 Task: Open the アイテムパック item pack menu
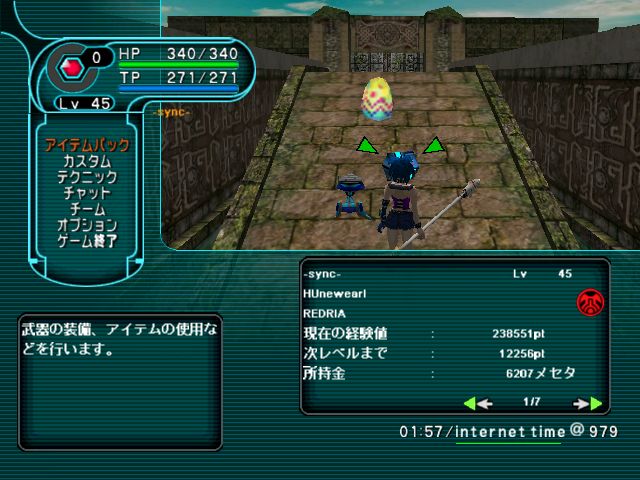tap(87, 145)
